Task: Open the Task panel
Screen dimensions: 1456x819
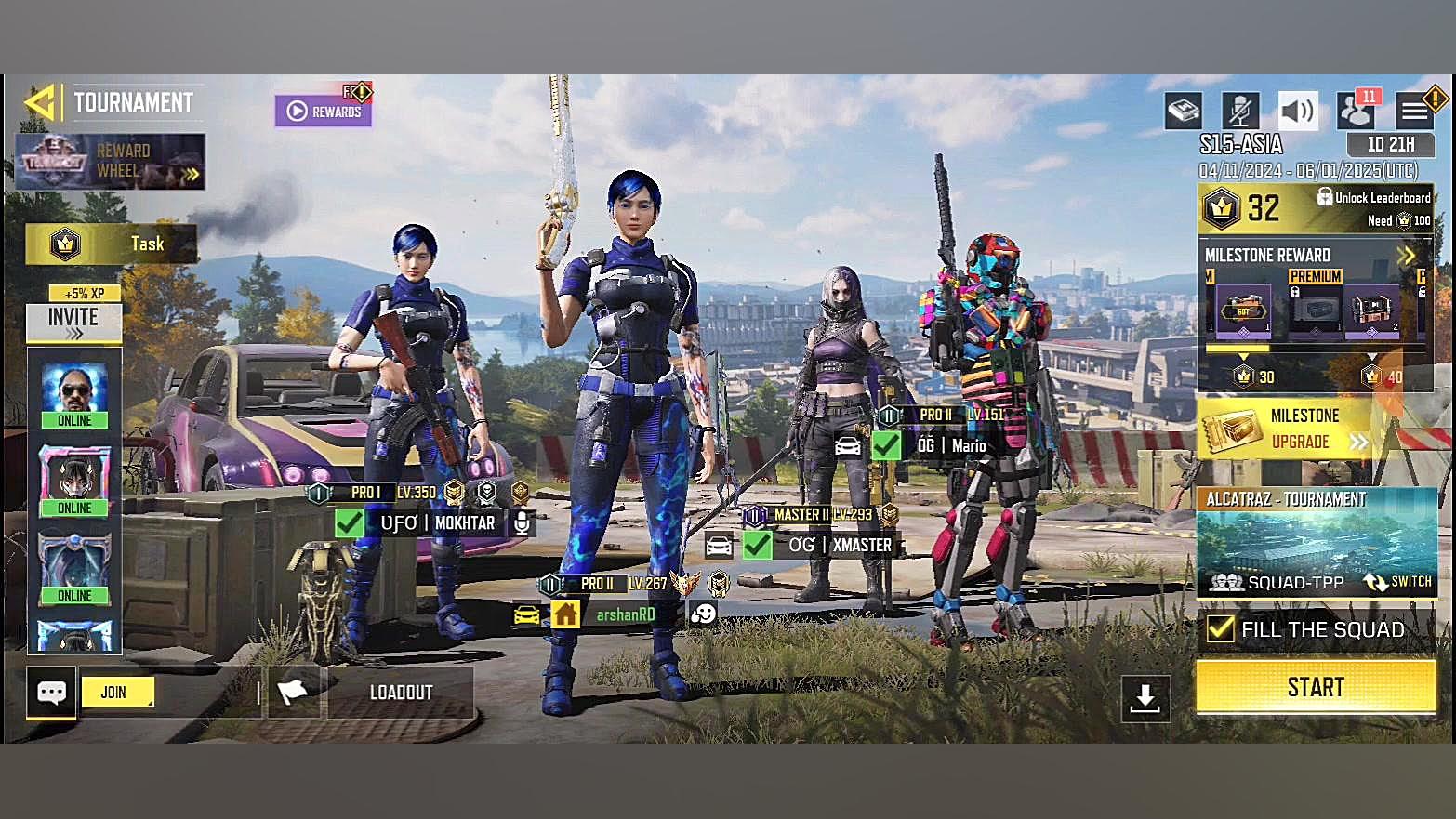Action: (x=111, y=244)
